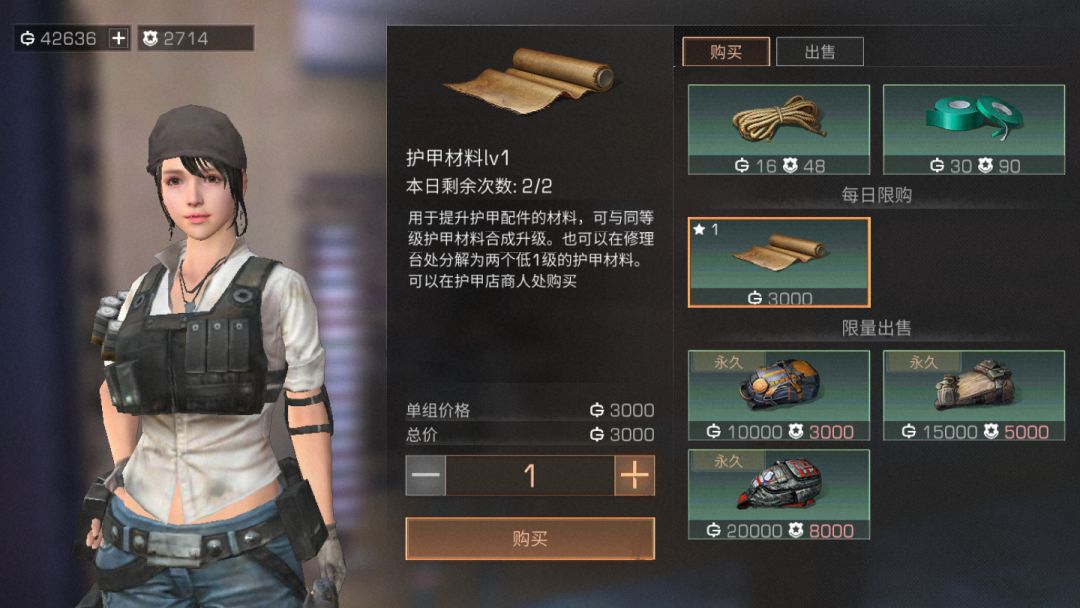The width and height of the screenshot is (1080, 608).
Task: Open the 出售 (sell) tab
Action: (x=819, y=52)
